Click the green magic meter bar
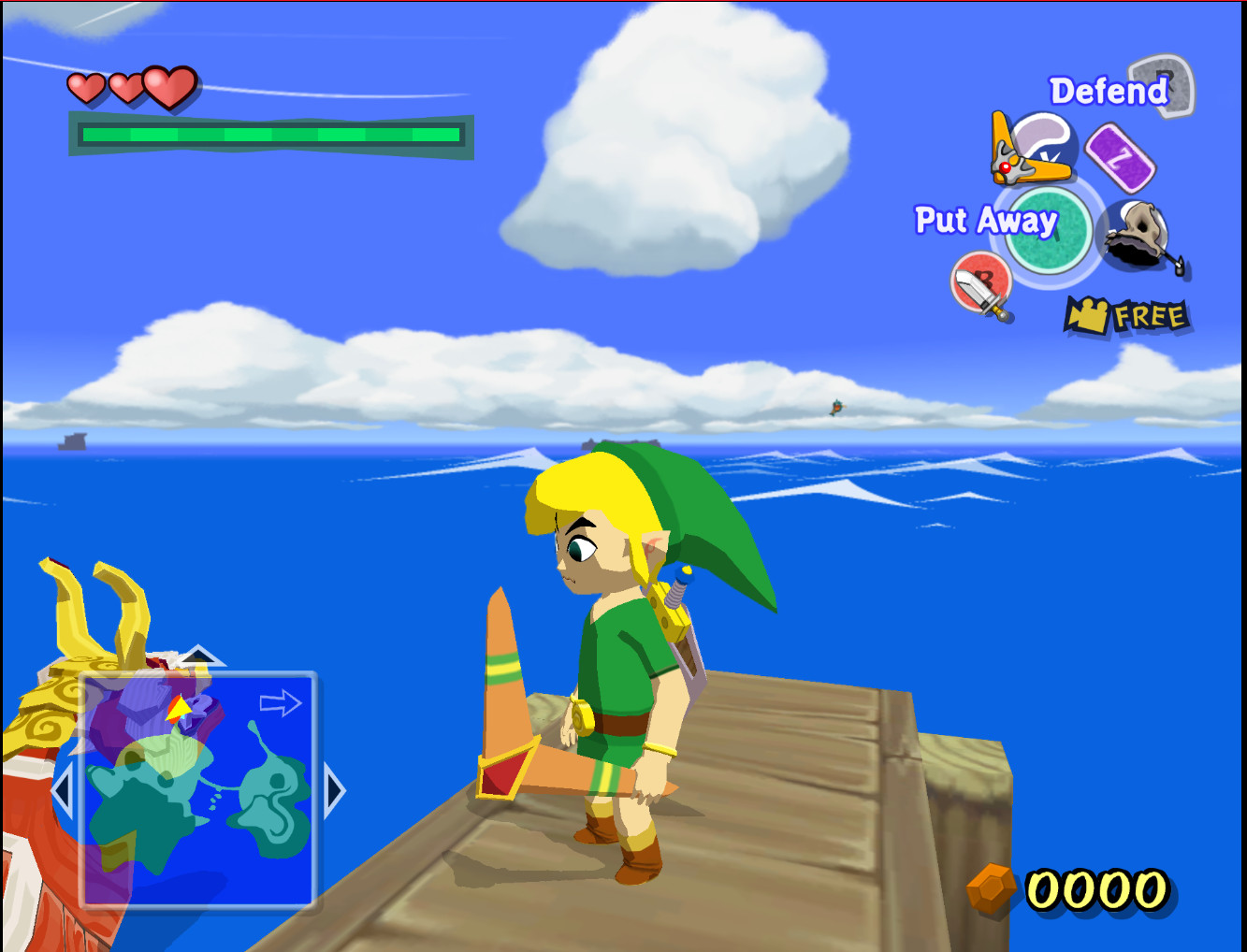The width and height of the screenshot is (1247, 952). pyautogui.click(x=271, y=134)
